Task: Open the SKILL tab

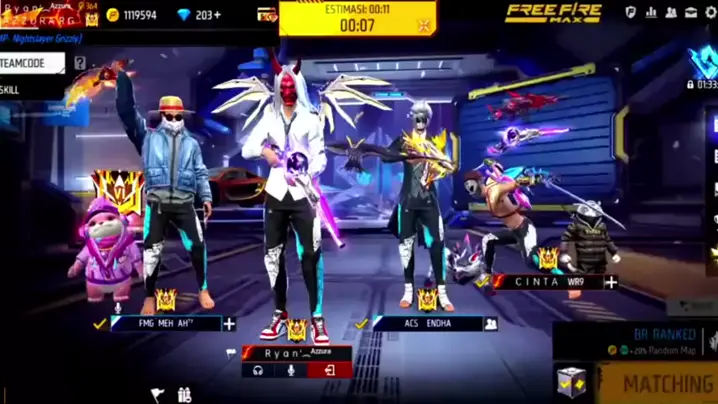Action: [x=14, y=89]
